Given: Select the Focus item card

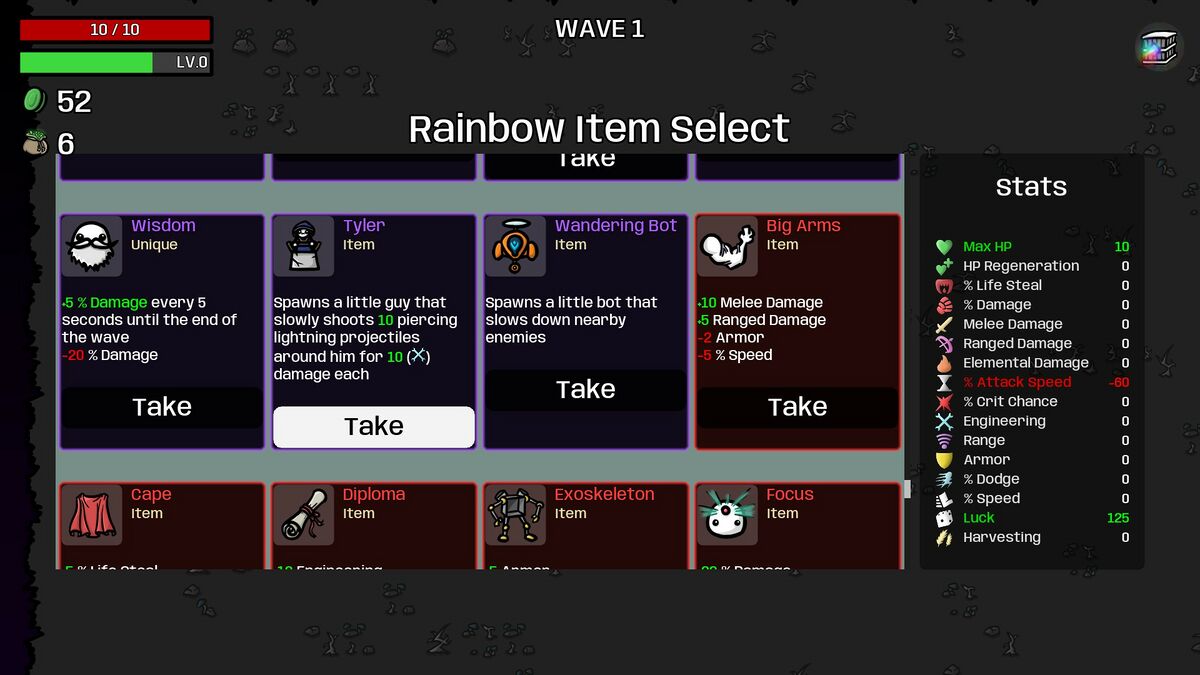Looking at the screenshot, I should (x=797, y=526).
